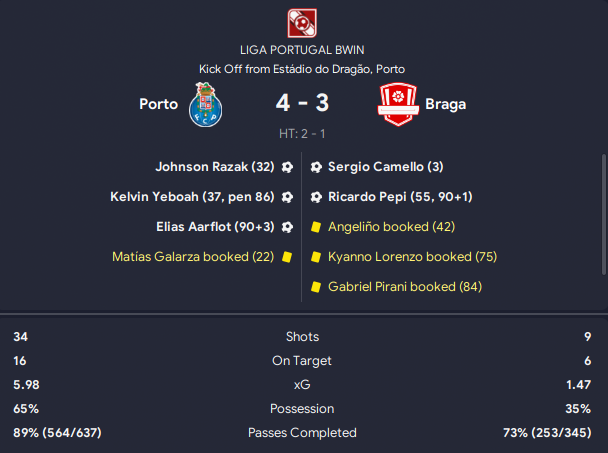The image size is (608, 453).
Task: Select the Liga Portugal Bwin competition title
Action: 303,49
